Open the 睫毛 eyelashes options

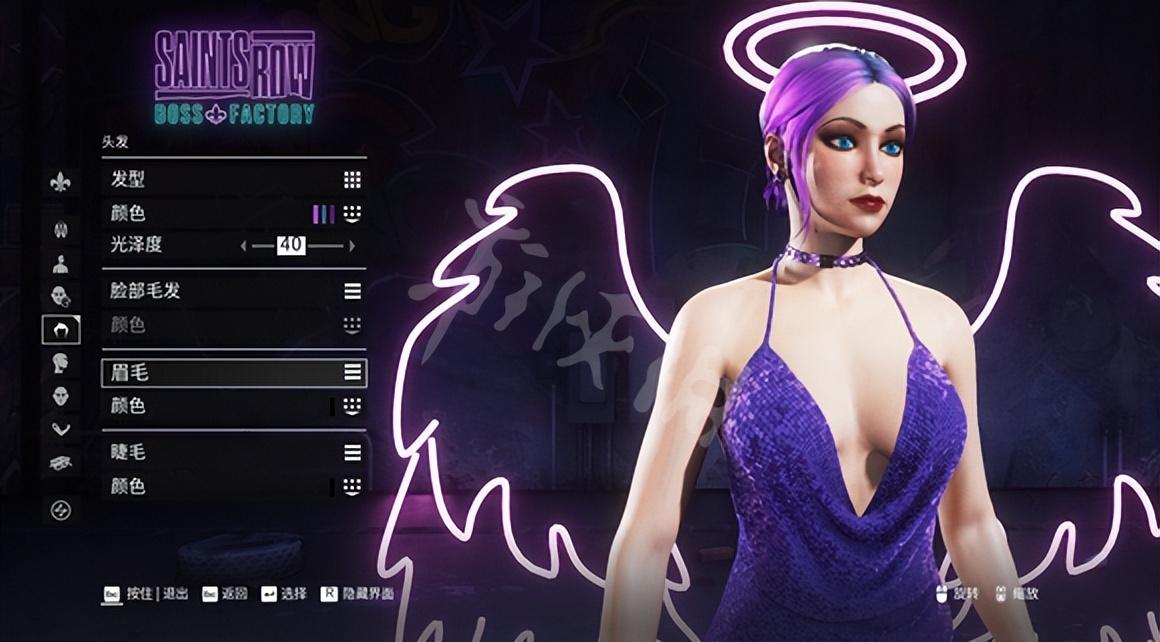[x=234, y=452]
